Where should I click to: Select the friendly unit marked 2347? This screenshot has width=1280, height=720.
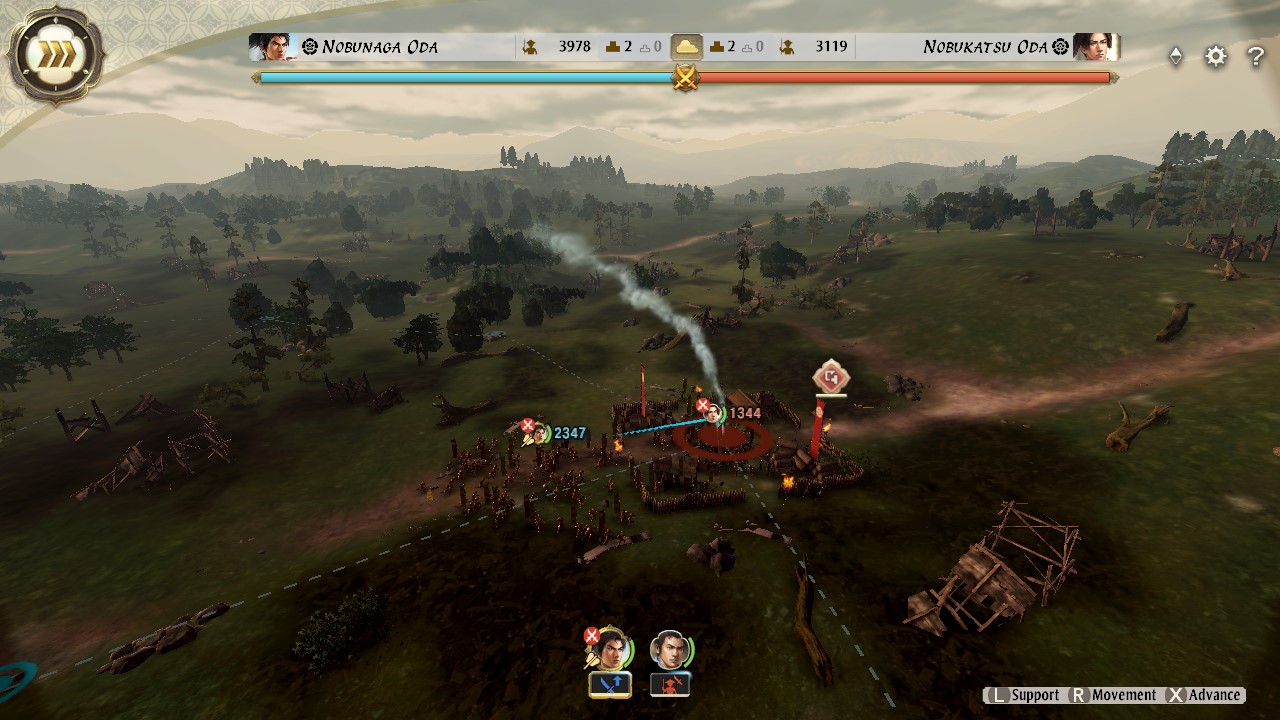tap(540, 435)
